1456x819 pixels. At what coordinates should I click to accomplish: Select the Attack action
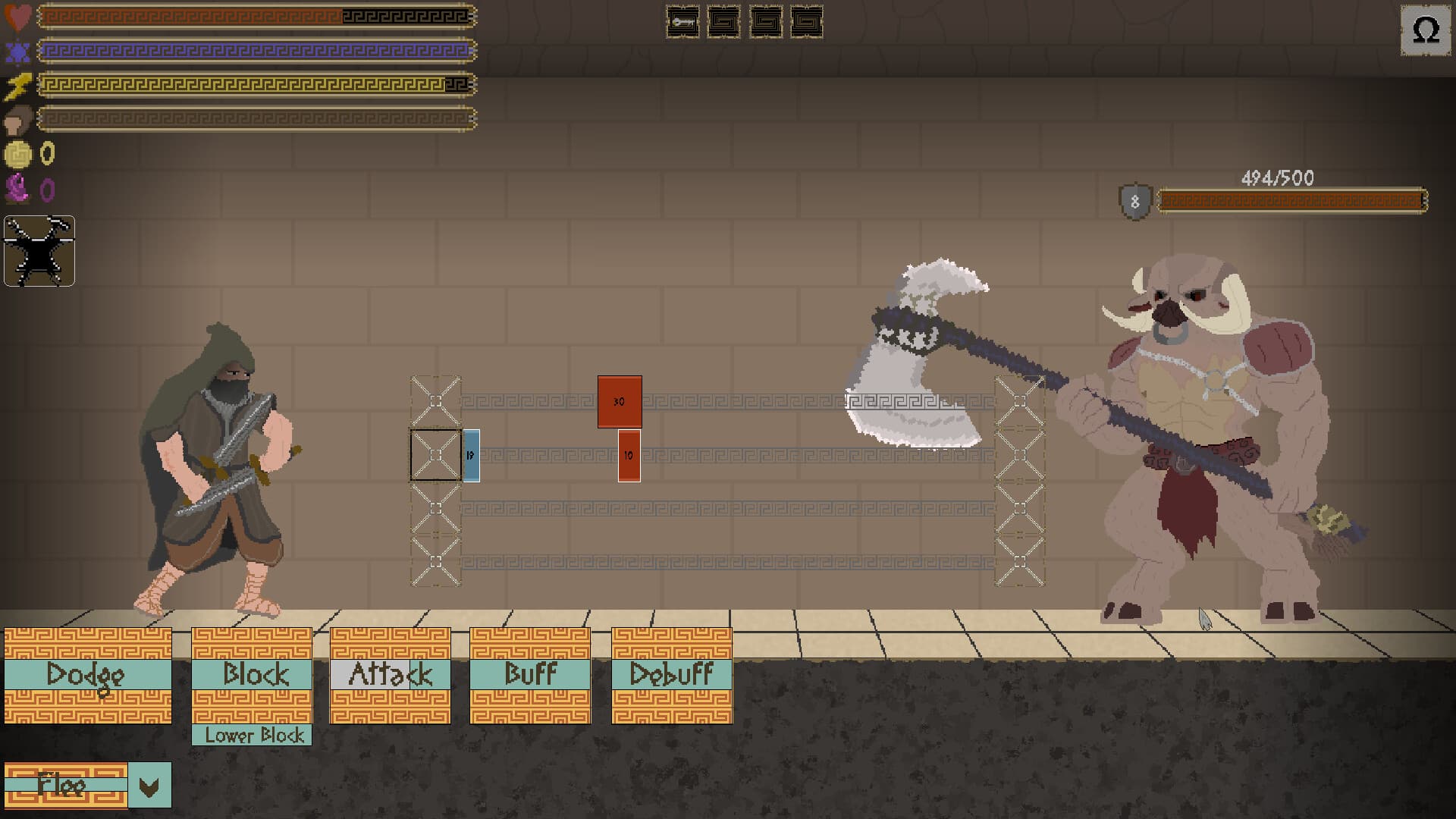(390, 673)
